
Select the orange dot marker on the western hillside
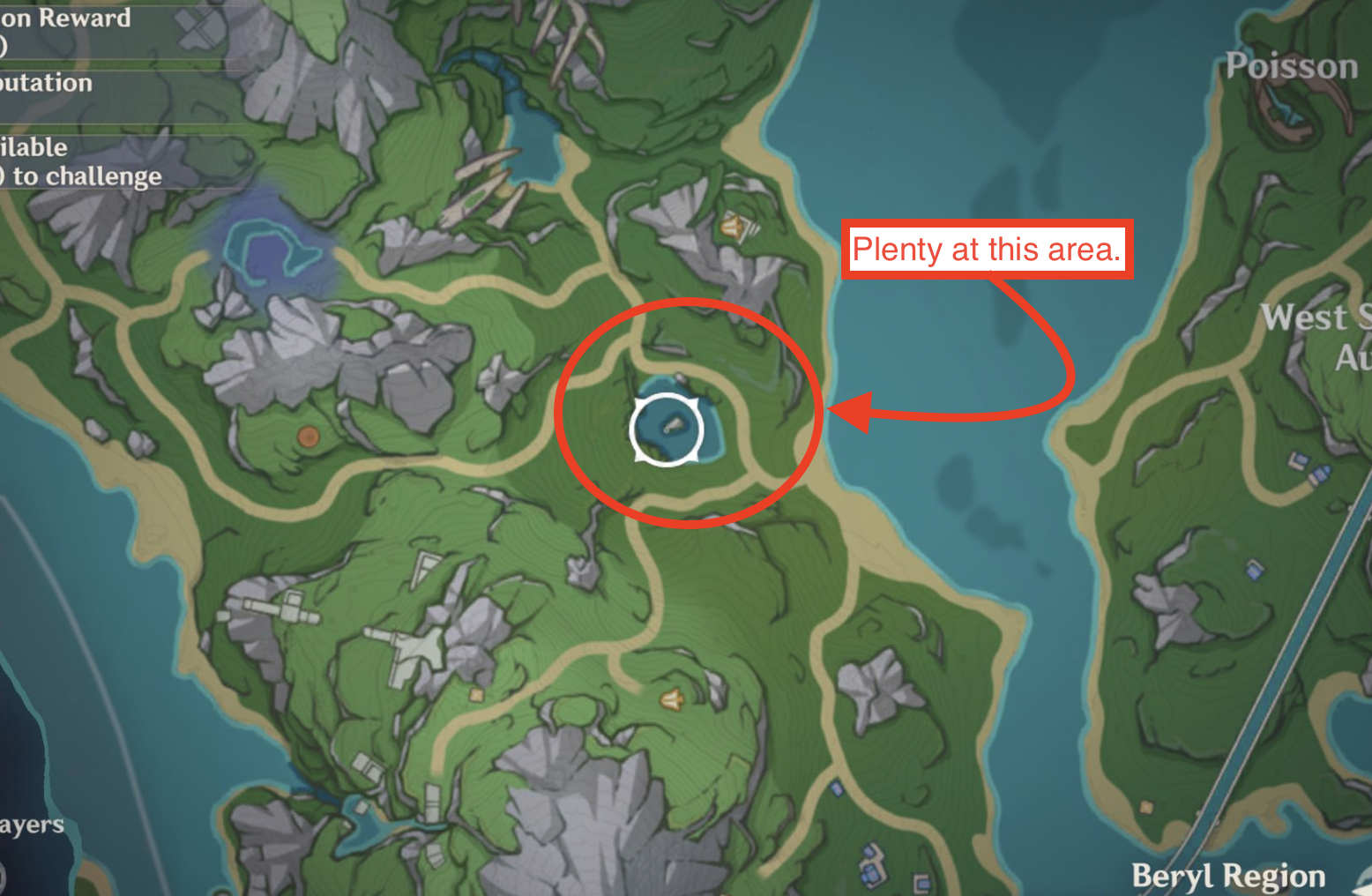pos(308,435)
